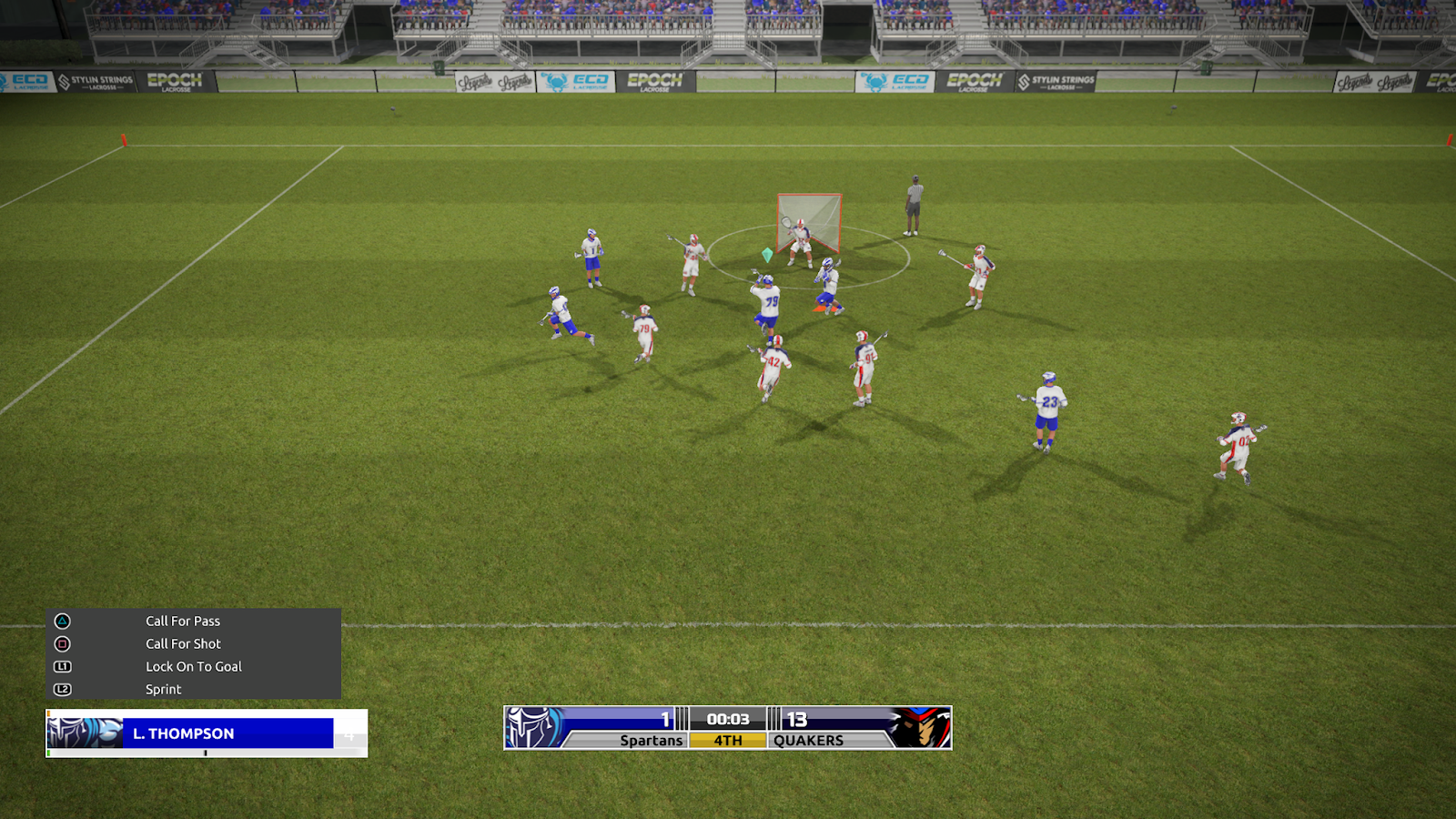
Task: Select the Spartans helmet logo on the scoreboard
Action: pyautogui.click(x=529, y=726)
